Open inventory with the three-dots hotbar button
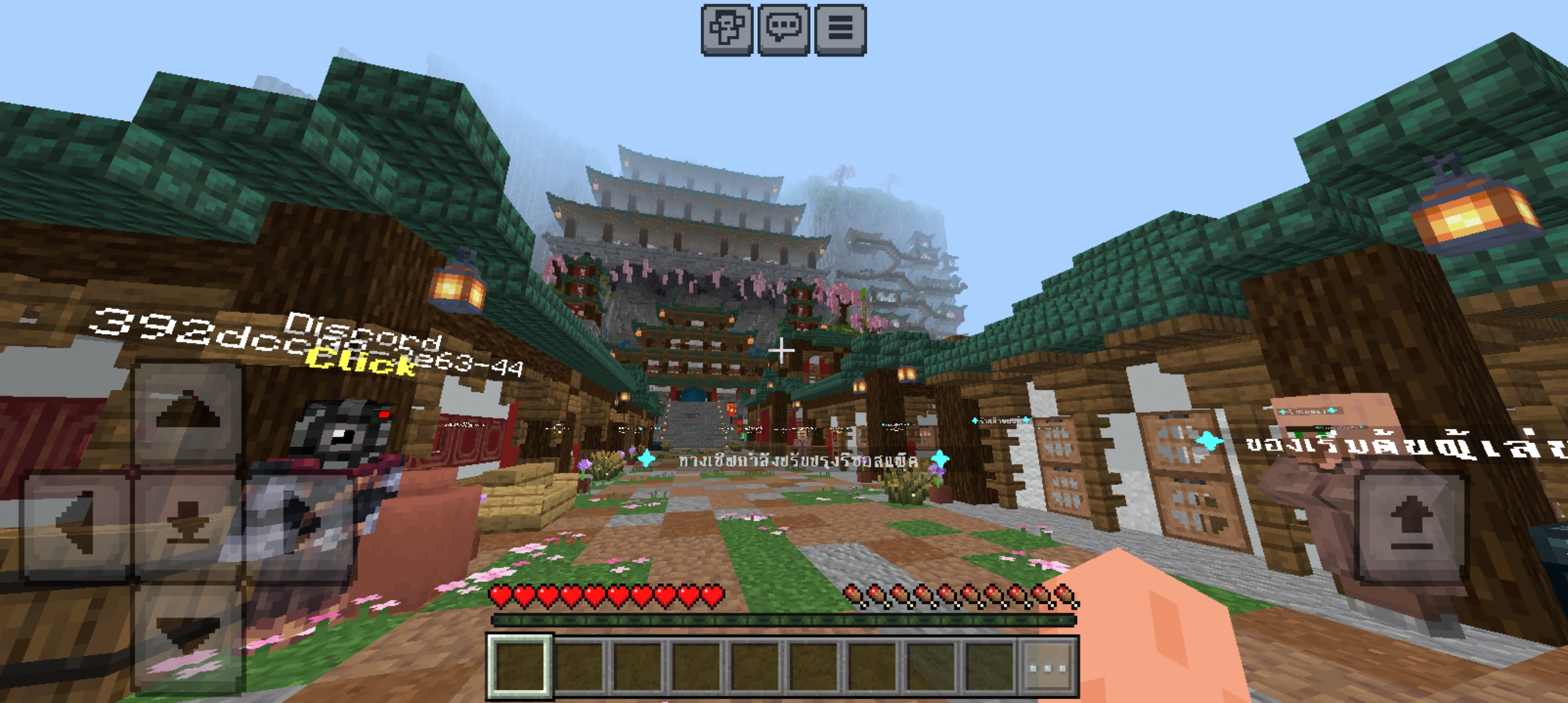The height and width of the screenshot is (703, 1568). 1047,668
